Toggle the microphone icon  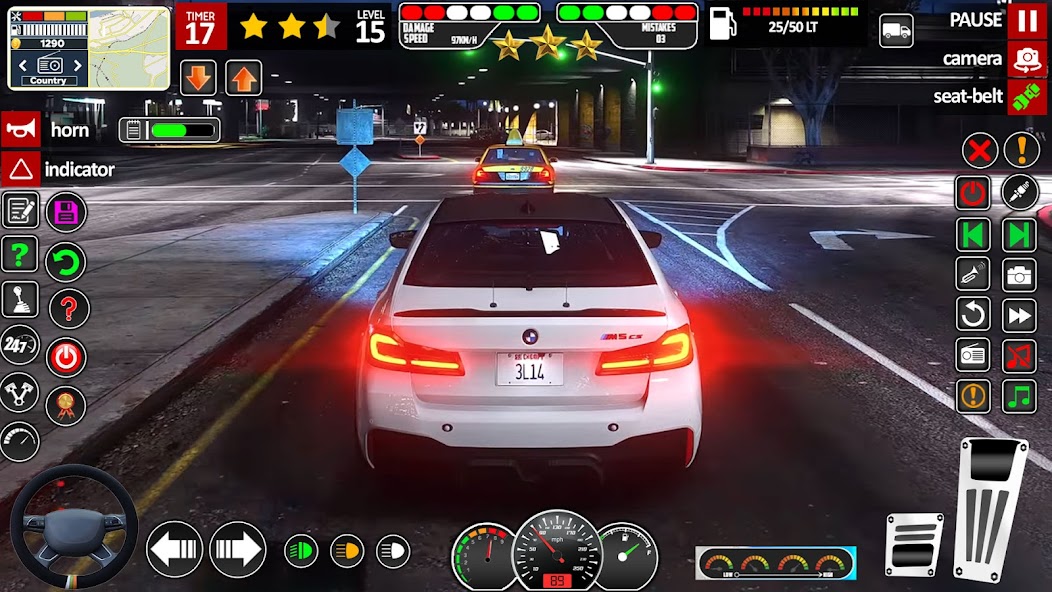pos(1019,192)
